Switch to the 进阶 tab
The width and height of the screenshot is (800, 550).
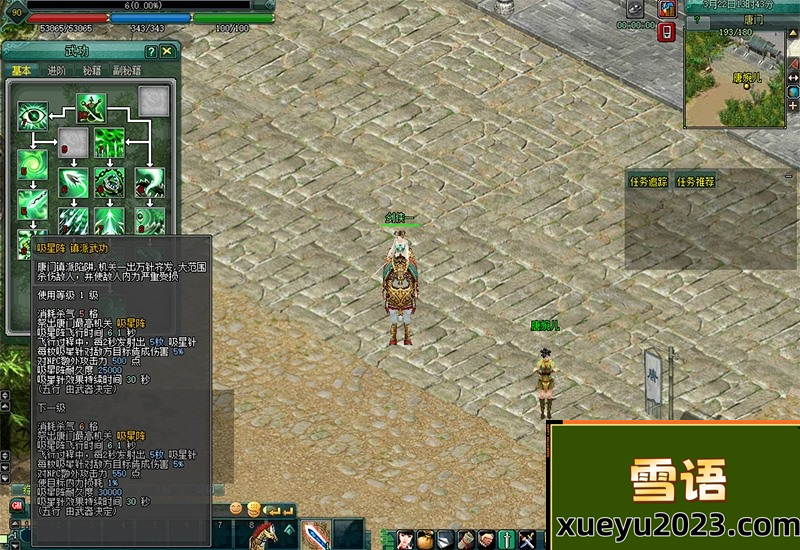[x=56, y=71]
